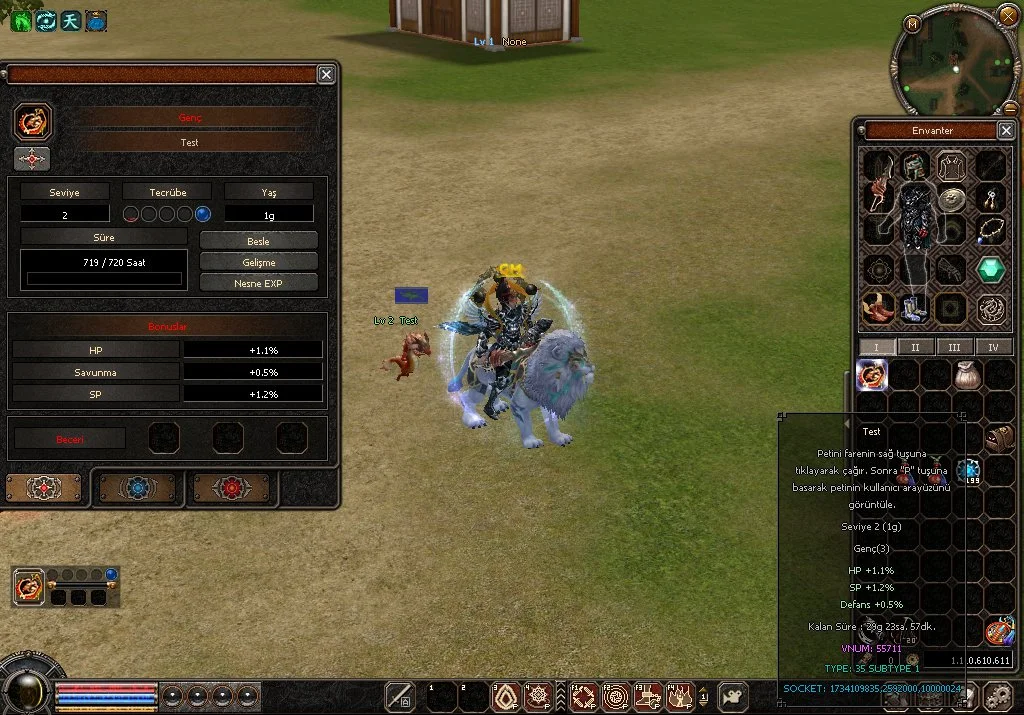The height and width of the screenshot is (715, 1024).
Task: Open inventory page III
Action: 954,347
